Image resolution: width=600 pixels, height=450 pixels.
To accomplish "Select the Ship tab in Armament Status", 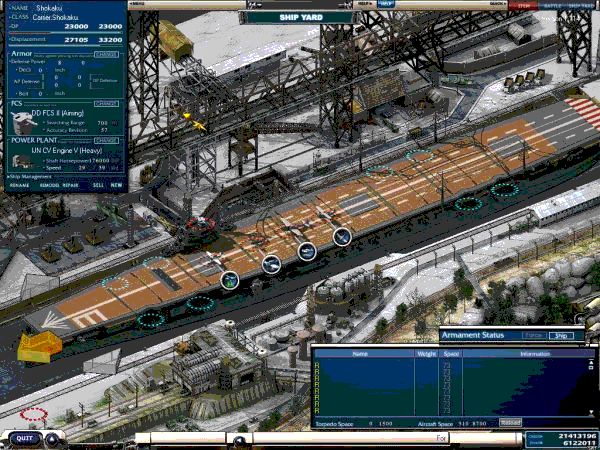I will 562,336.
